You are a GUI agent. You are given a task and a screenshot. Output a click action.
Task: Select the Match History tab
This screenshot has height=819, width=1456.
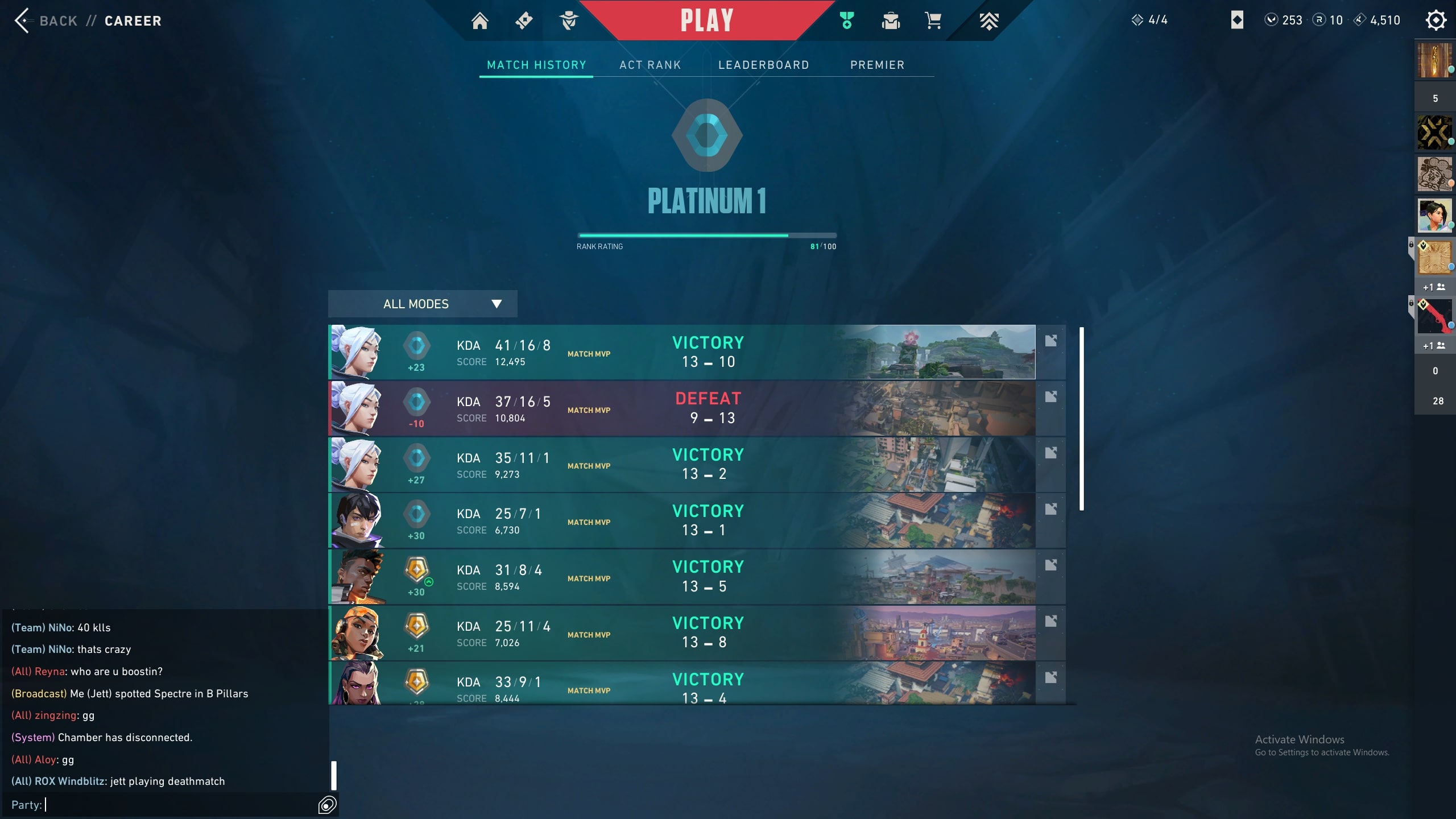coord(536,65)
